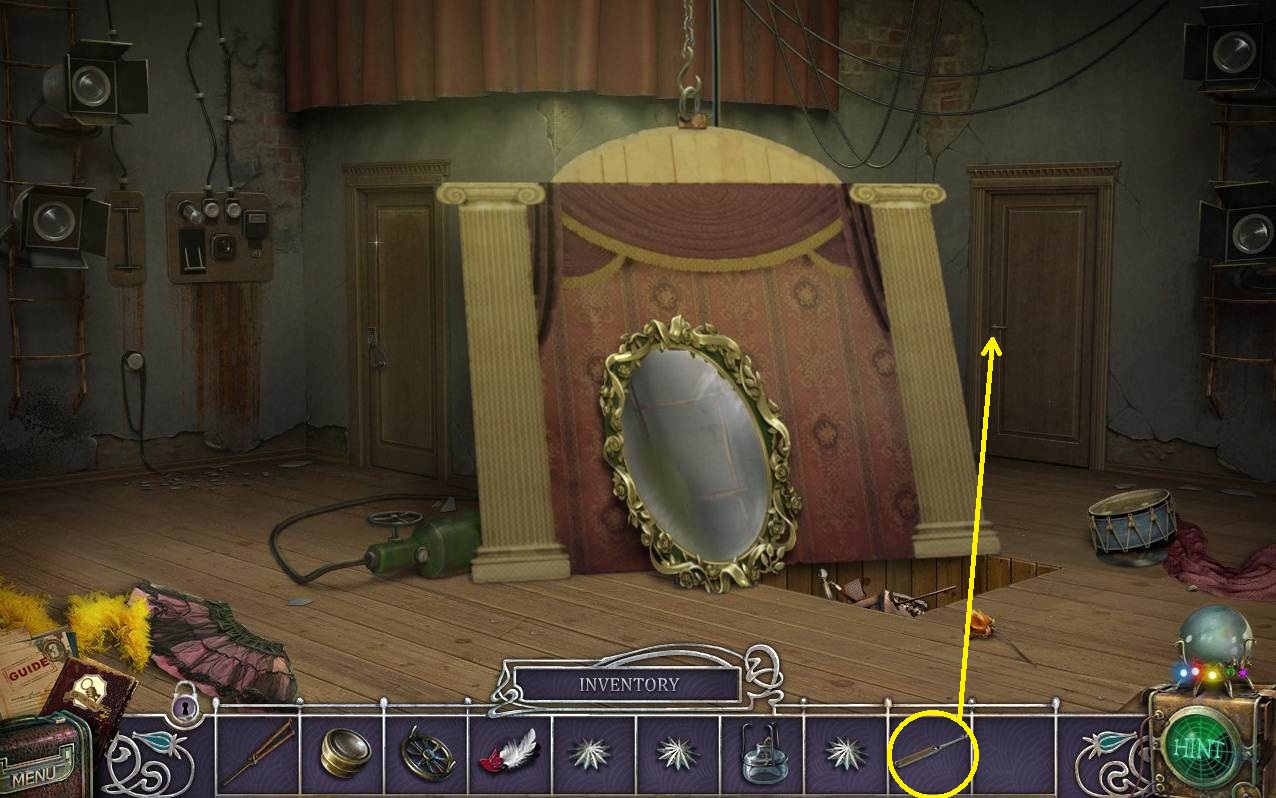The image size is (1276, 798).
Task: Select the circled screwdriver inventory item
Action: click(x=930, y=751)
